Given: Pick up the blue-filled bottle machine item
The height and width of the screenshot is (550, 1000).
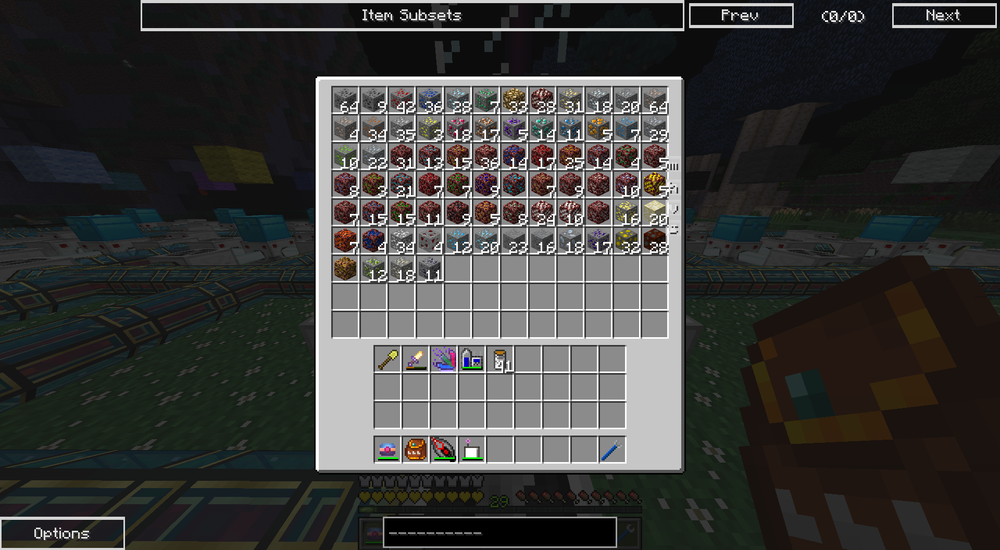Looking at the screenshot, I should point(472,359).
